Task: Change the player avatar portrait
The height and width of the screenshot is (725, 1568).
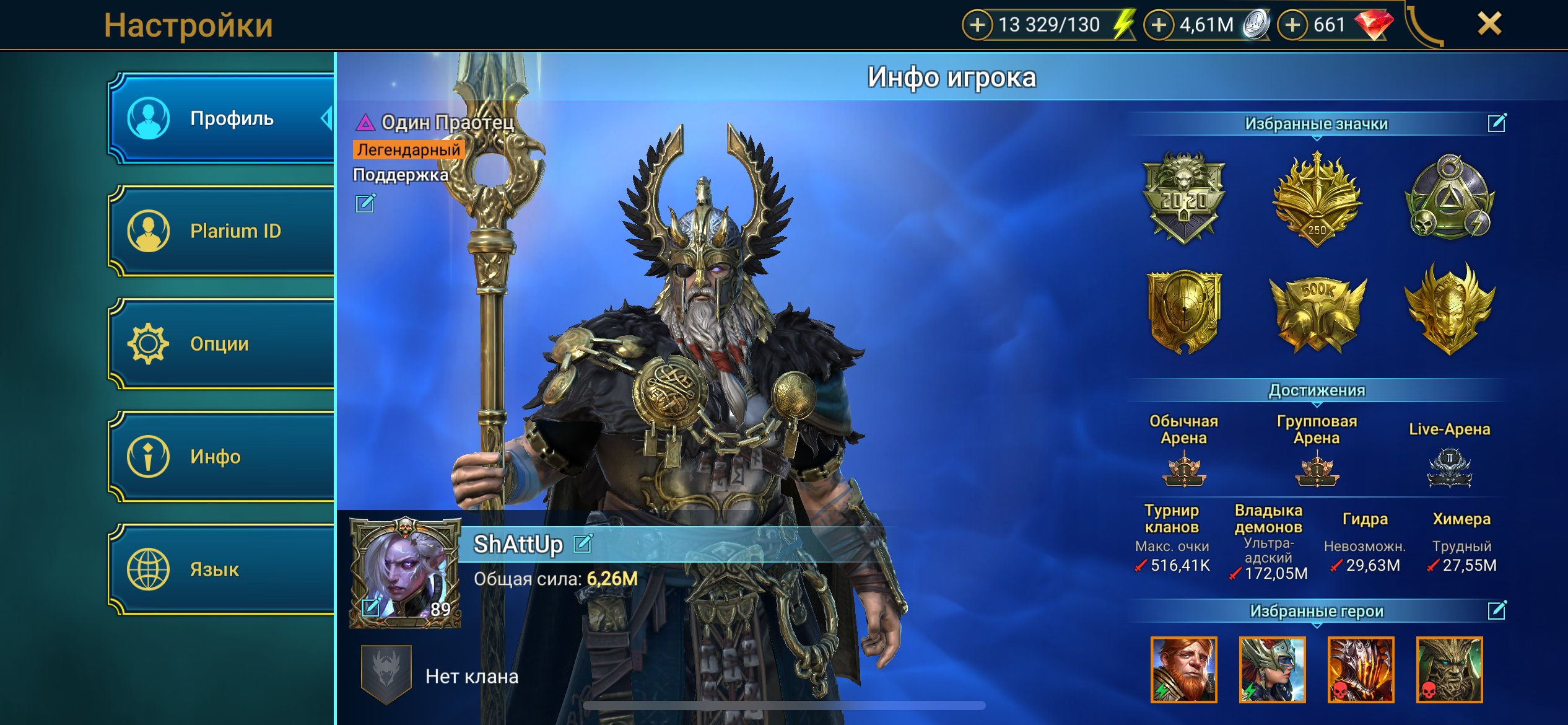Action: pos(371,607)
